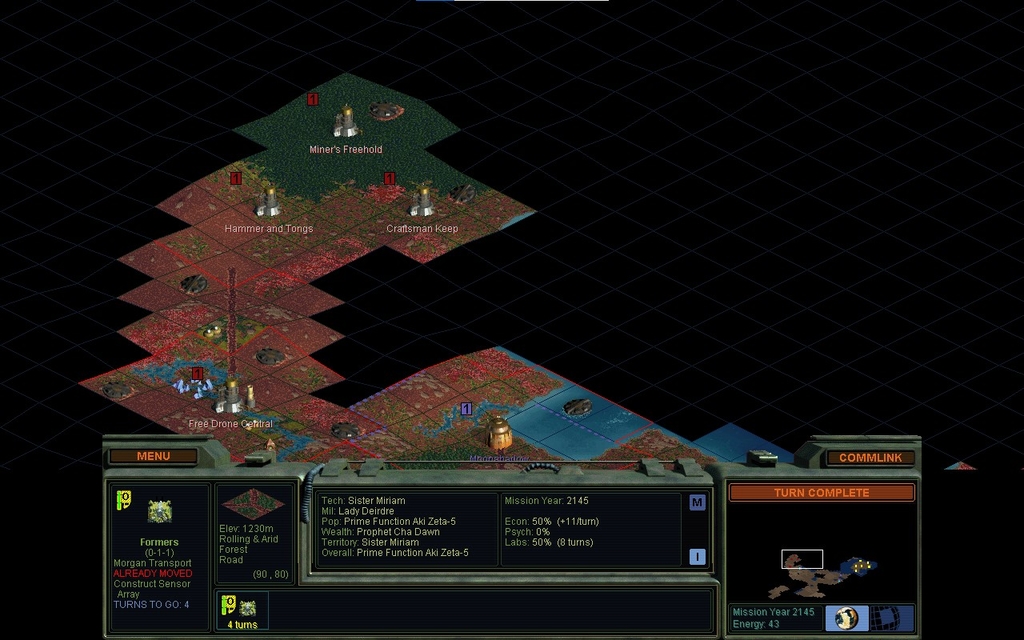The height and width of the screenshot is (640, 1024).
Task: Open the MENU button
Action: (153, 457)
